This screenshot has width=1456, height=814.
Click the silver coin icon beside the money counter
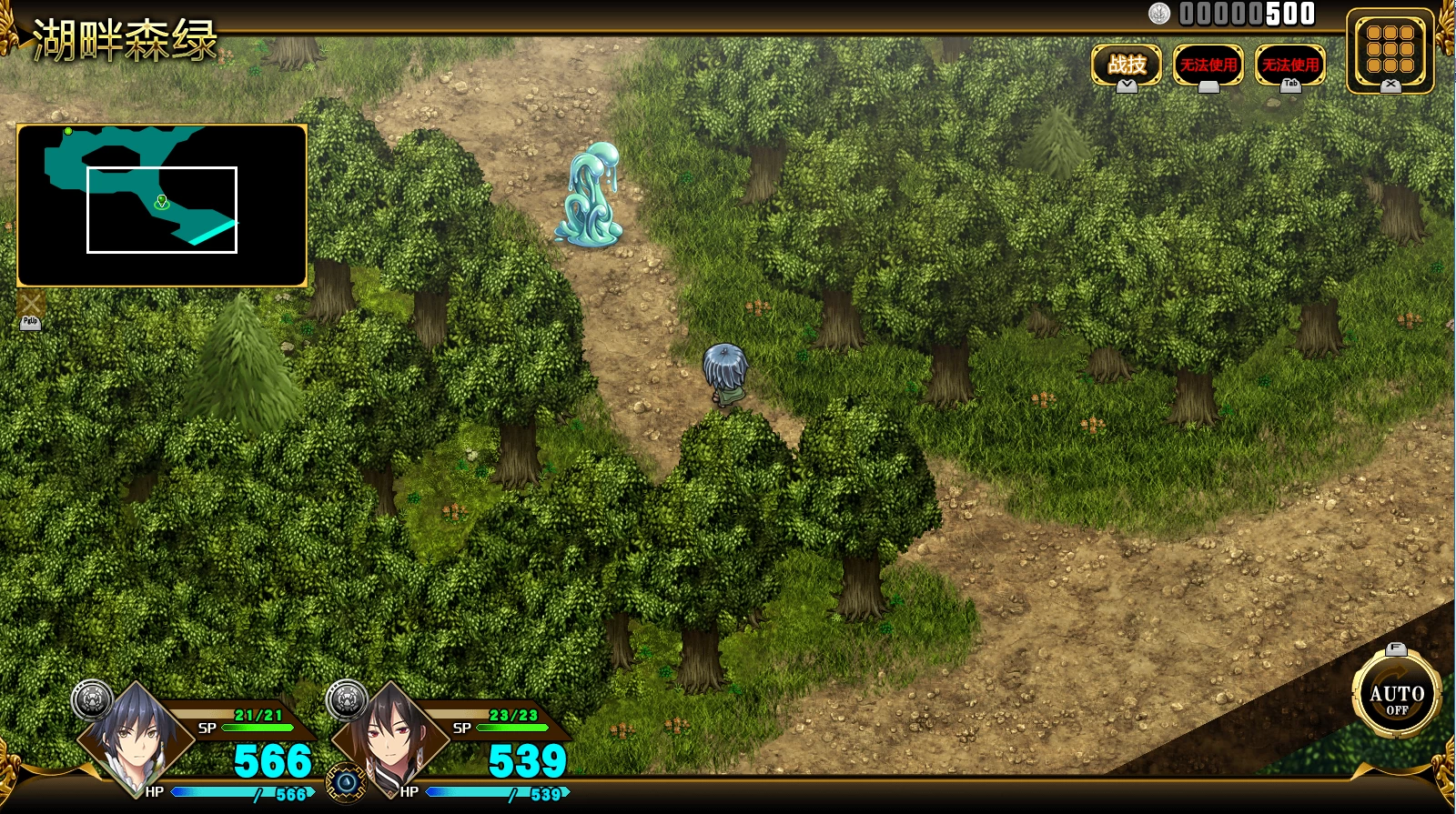1159,14
